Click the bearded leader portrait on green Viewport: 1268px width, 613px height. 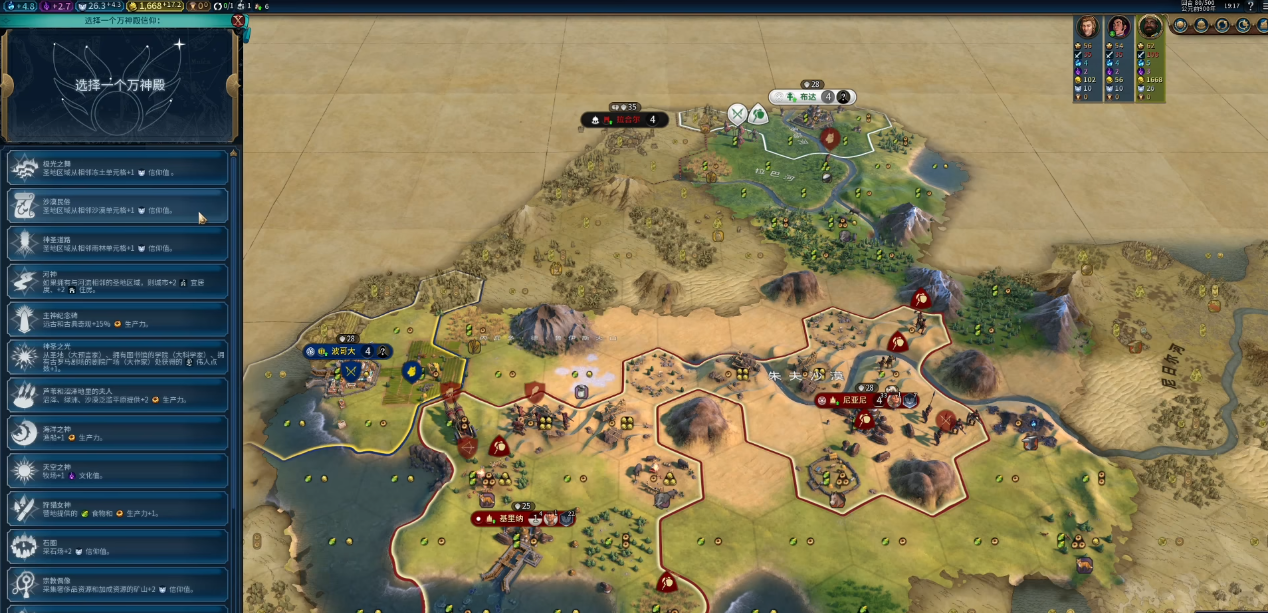point(1151,27)
